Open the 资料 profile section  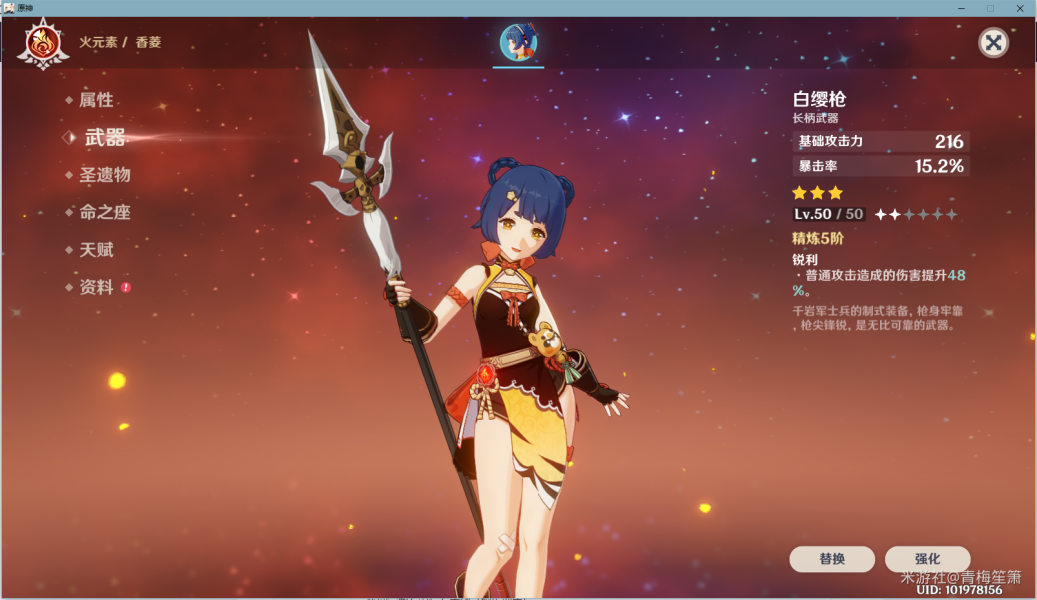point(96,287)
